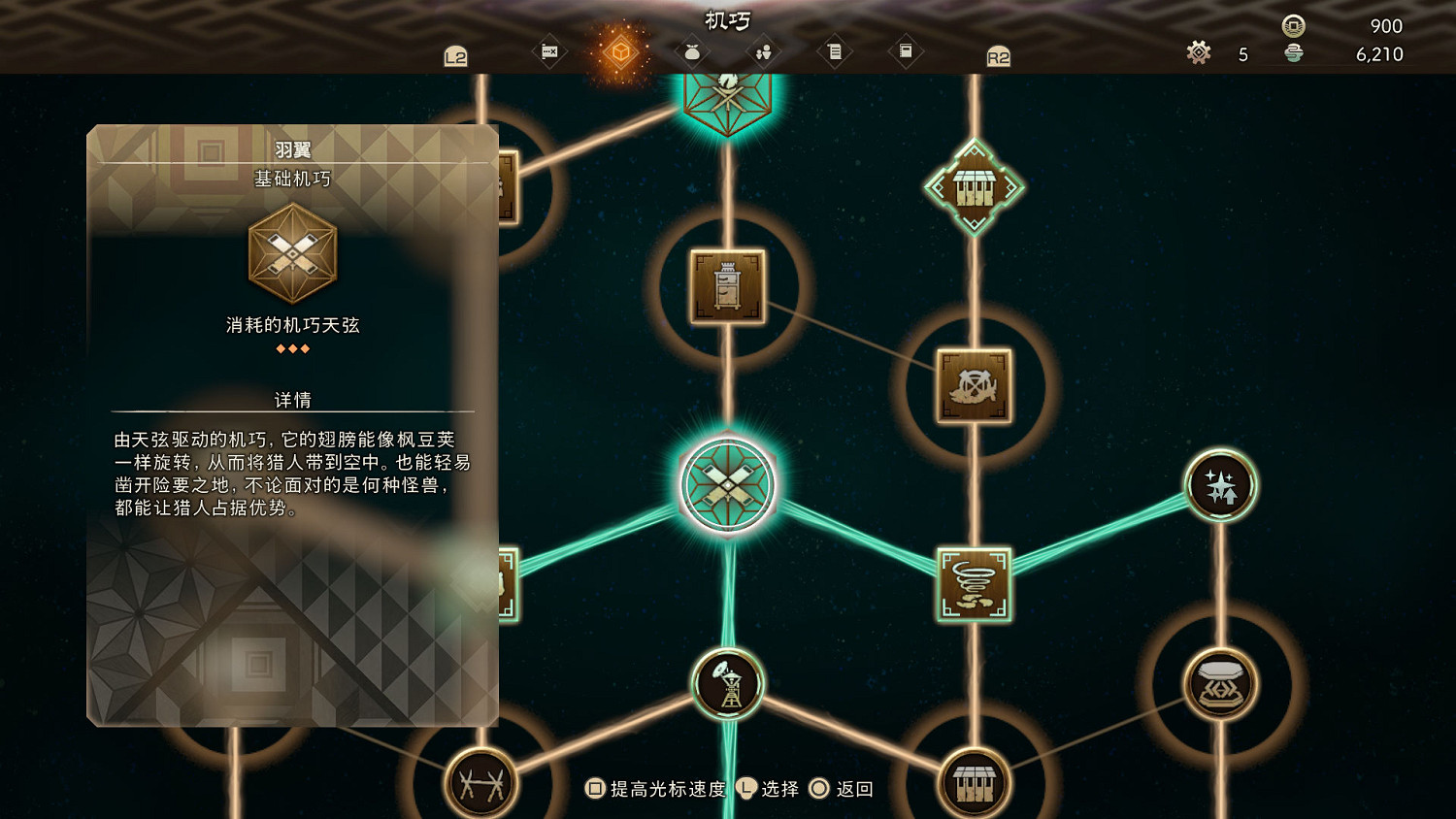The height and width of the screenshot is (819, 1456).
Task: Click the L2 shoulder button prompt
Action: pyautogui.click(x=454, y=55)
